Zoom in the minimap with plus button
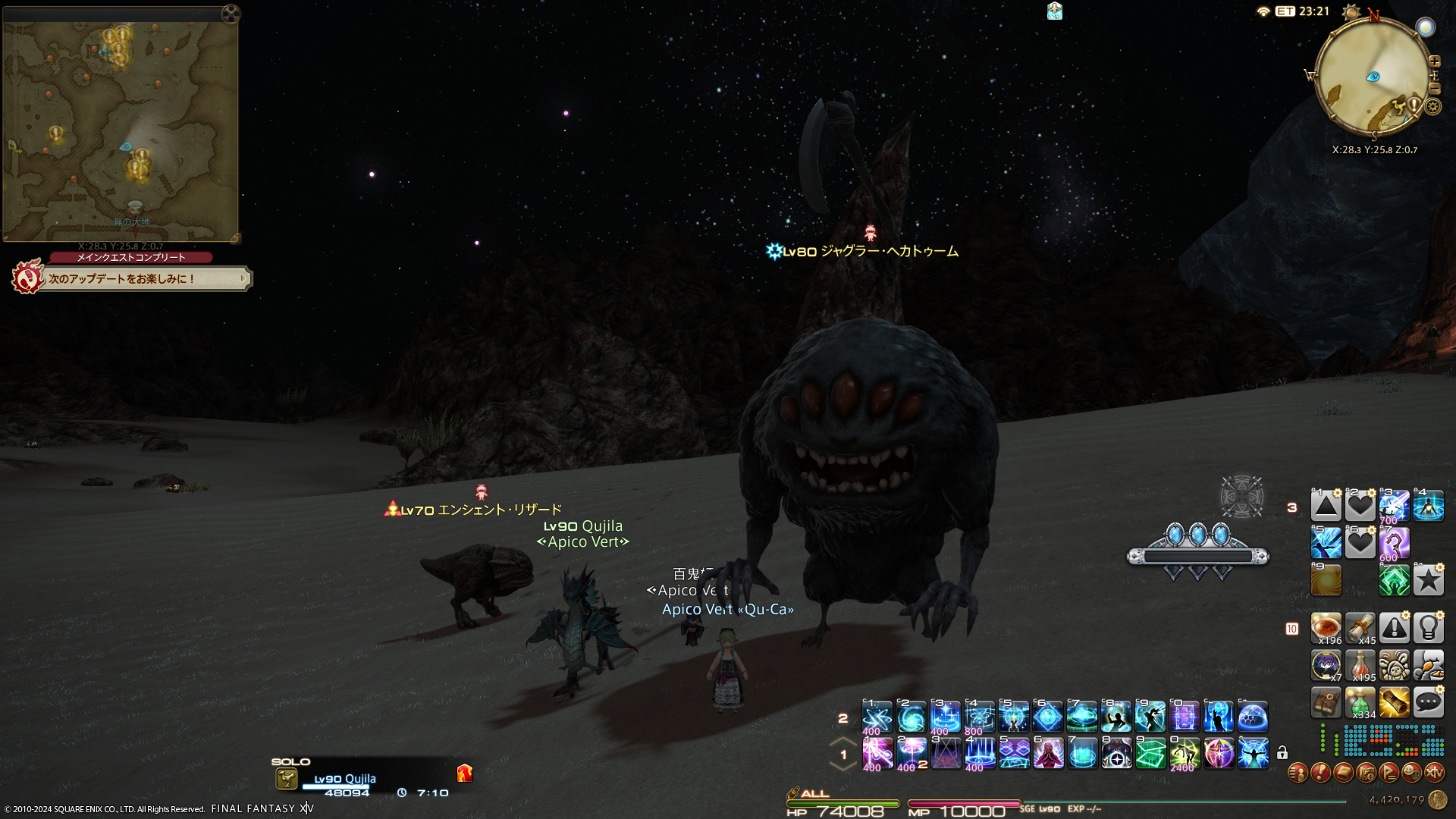The width and height of the screenshot is (1456, 819). click(x=1434, y=61)
